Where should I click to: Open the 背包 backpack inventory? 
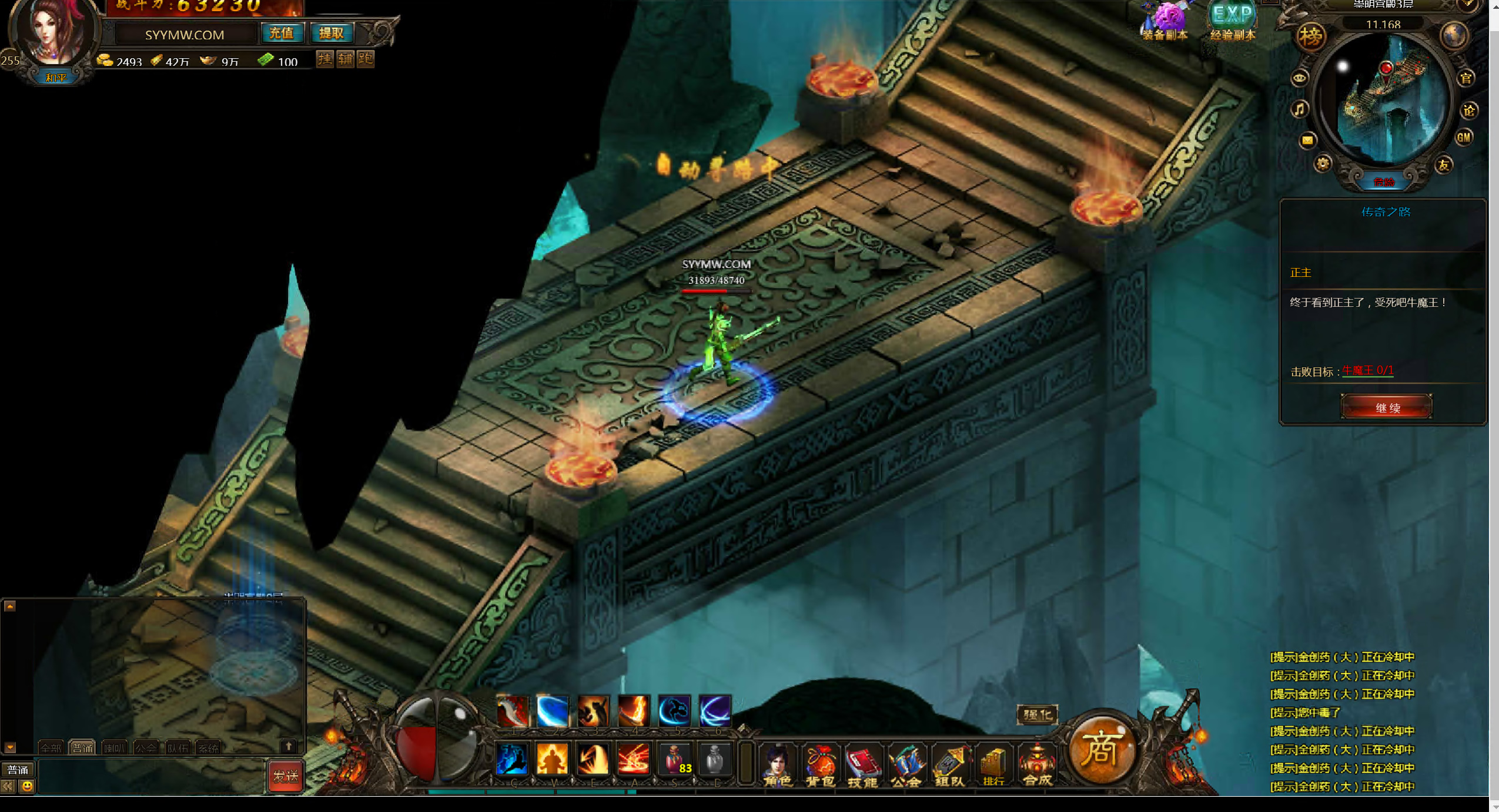point(820,765)
